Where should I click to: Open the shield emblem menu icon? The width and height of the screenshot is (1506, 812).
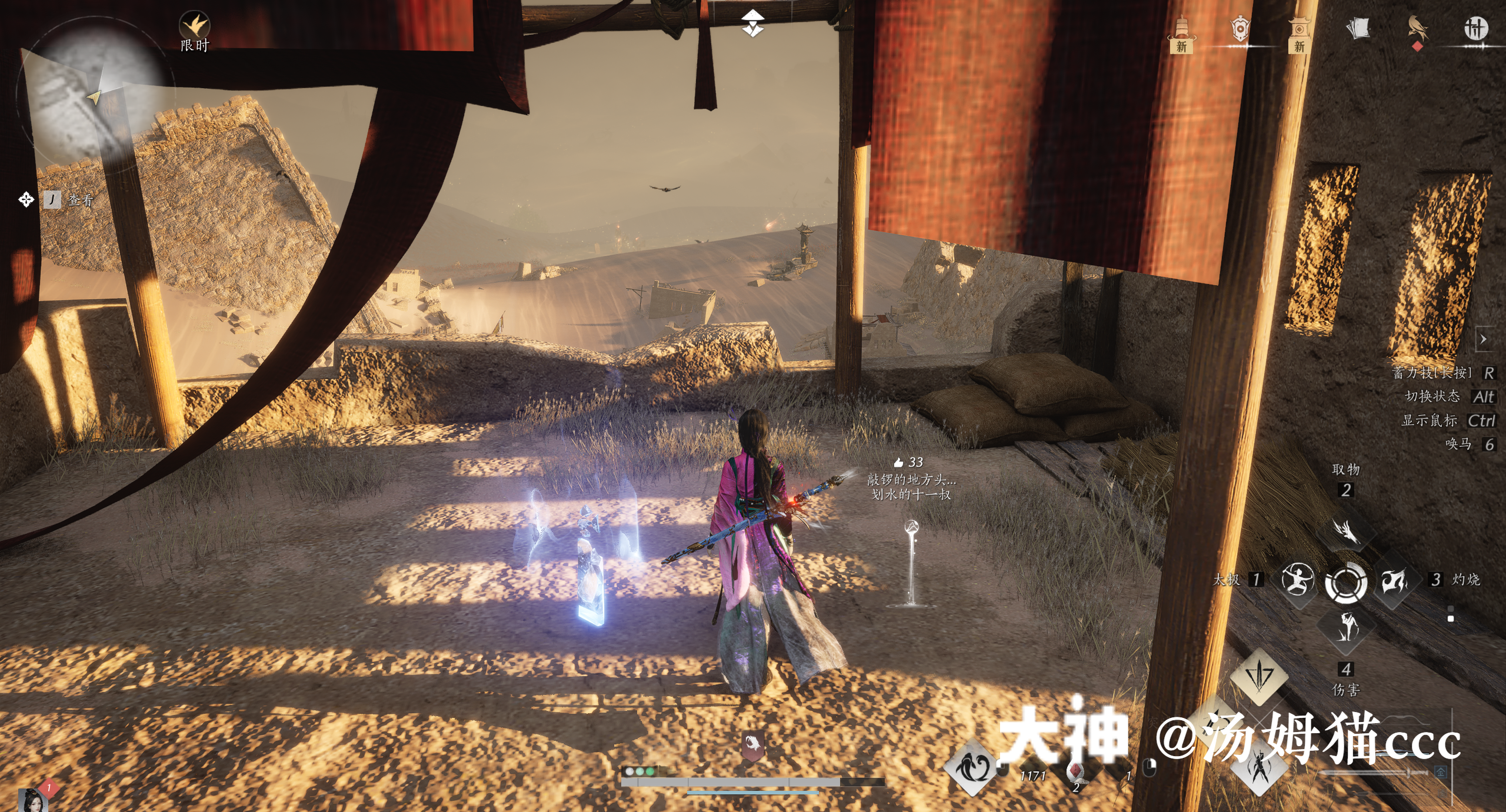tap(1240, 28)
